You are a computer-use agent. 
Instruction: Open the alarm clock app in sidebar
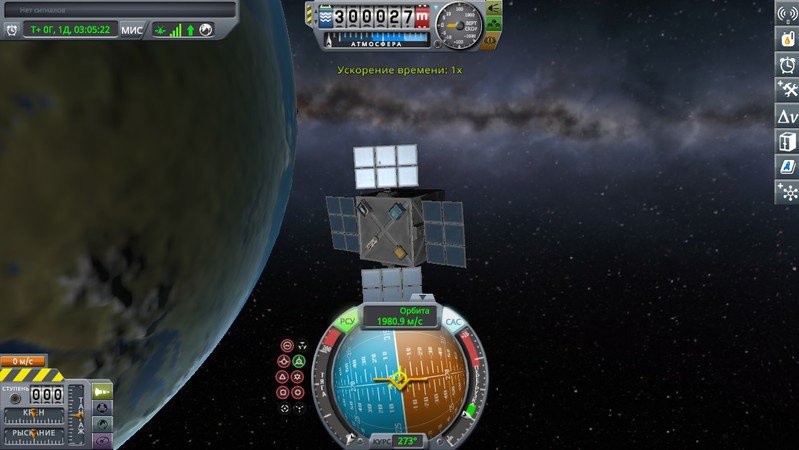pyautogui.click(x=788, y=65)
